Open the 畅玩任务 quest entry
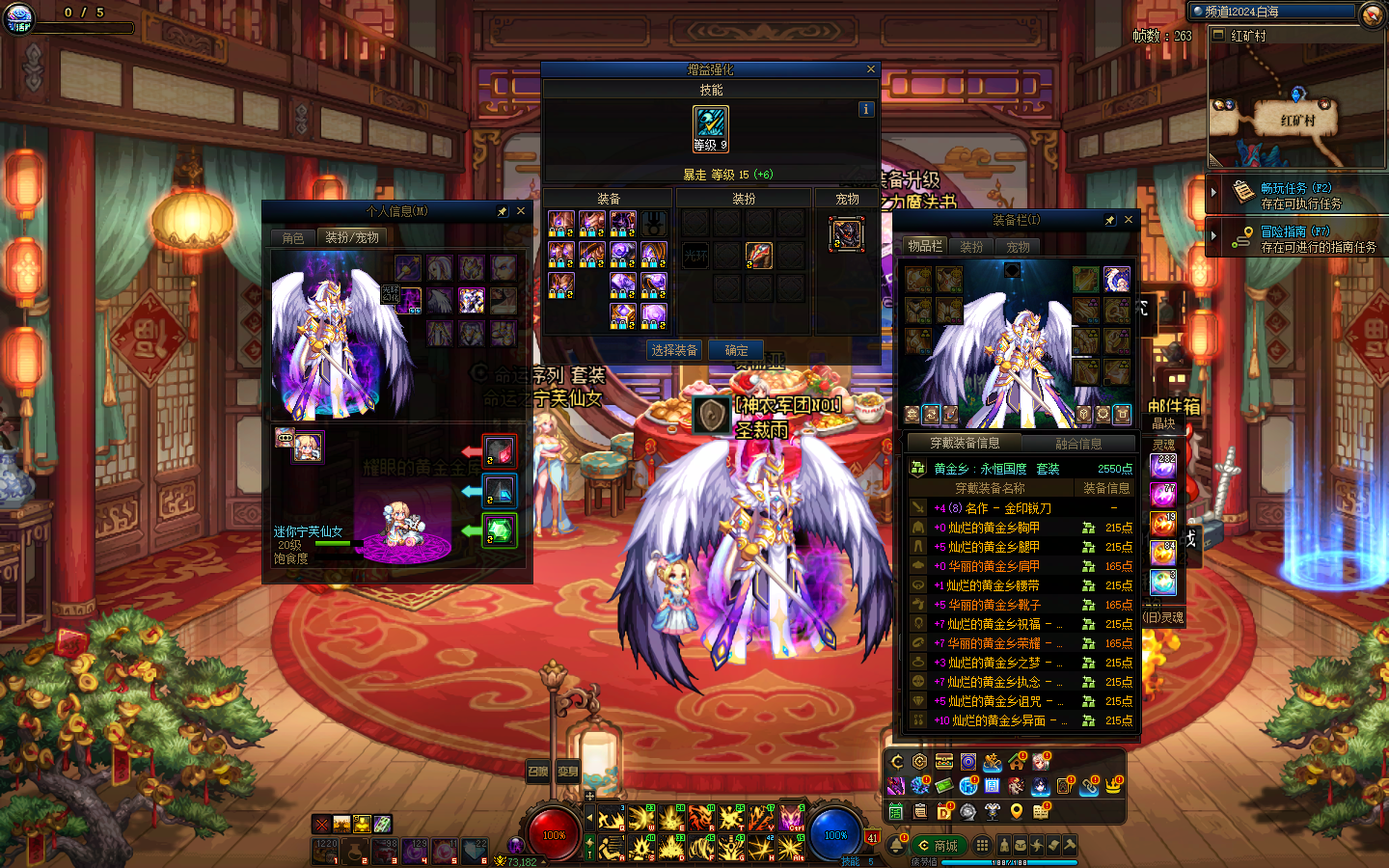This screenshot has width=1389, height=868. tap(1295, 194)
